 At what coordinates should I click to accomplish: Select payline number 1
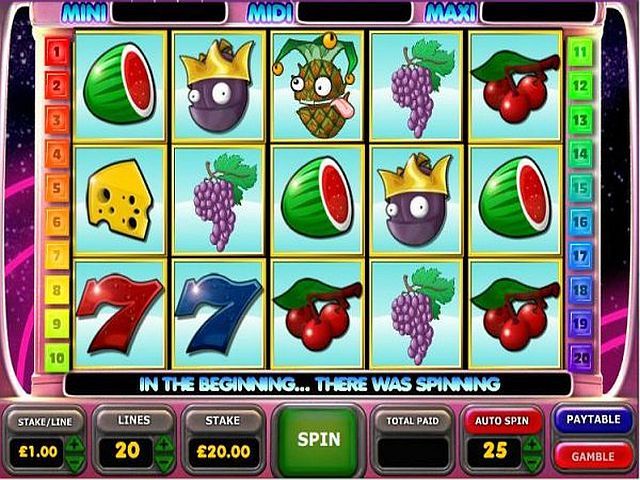click(x=57, y=52)
